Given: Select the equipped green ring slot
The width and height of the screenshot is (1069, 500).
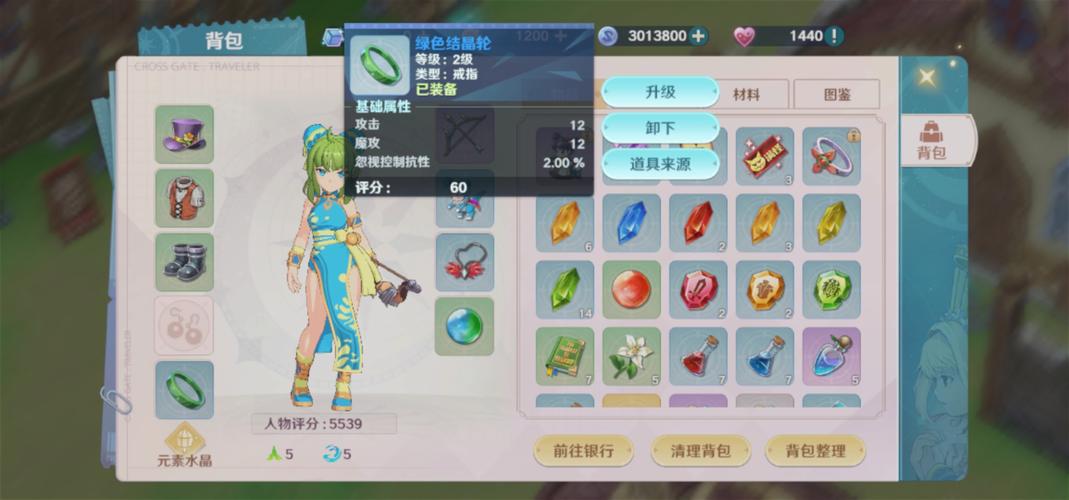Looking at the screenshot, I should (184, 390).
